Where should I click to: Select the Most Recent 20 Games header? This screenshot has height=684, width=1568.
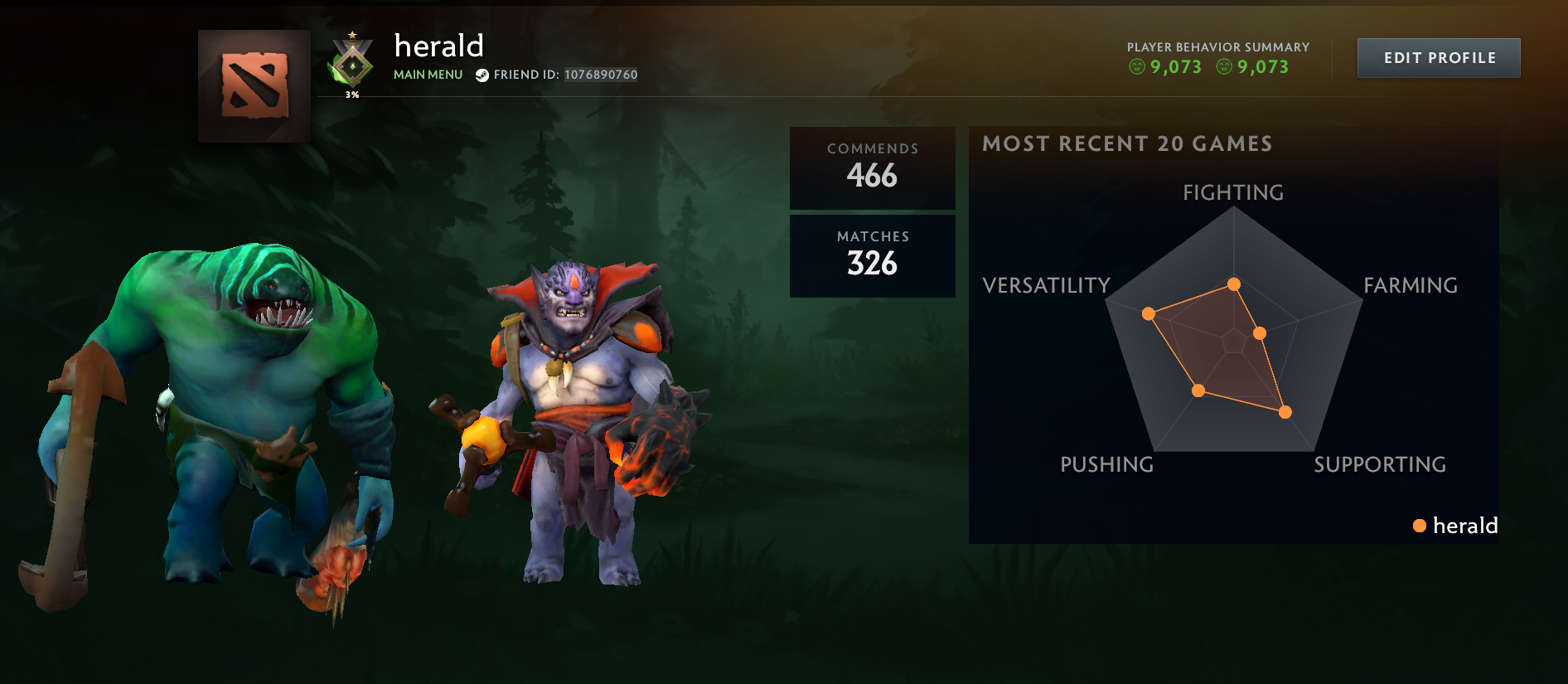pos(1125,143)
